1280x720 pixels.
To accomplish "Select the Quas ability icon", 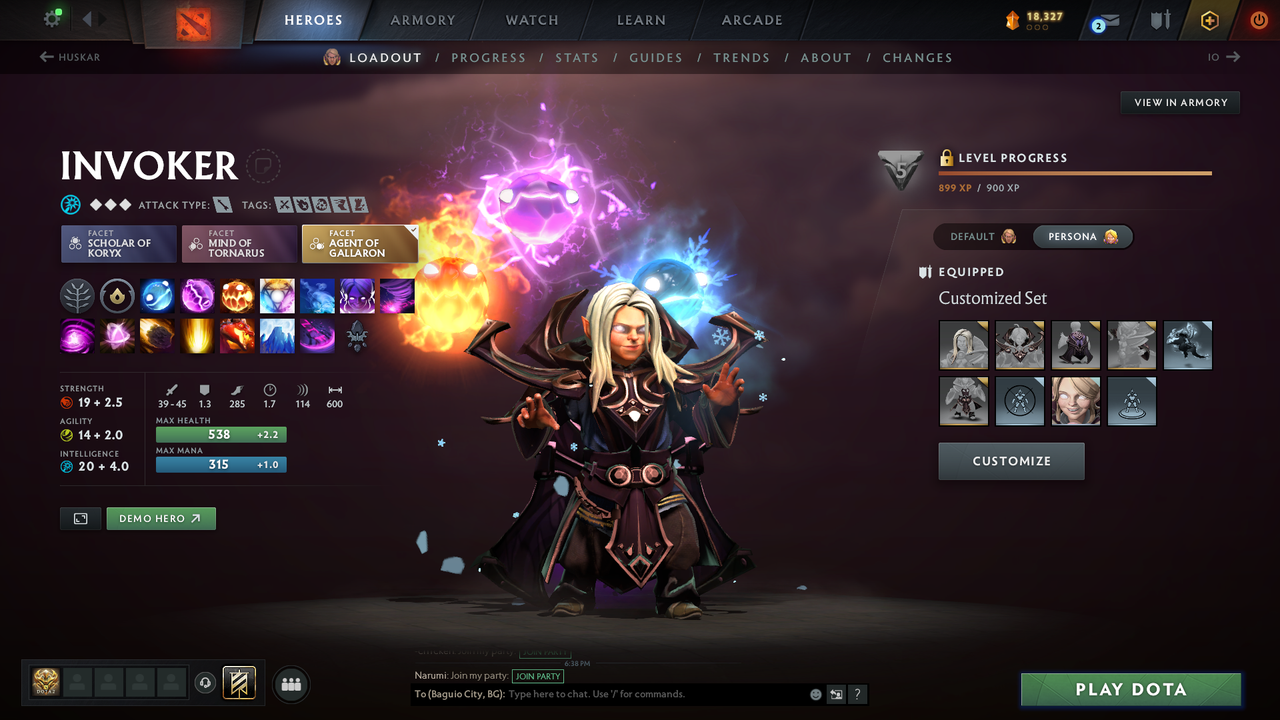I will (157, 295).
